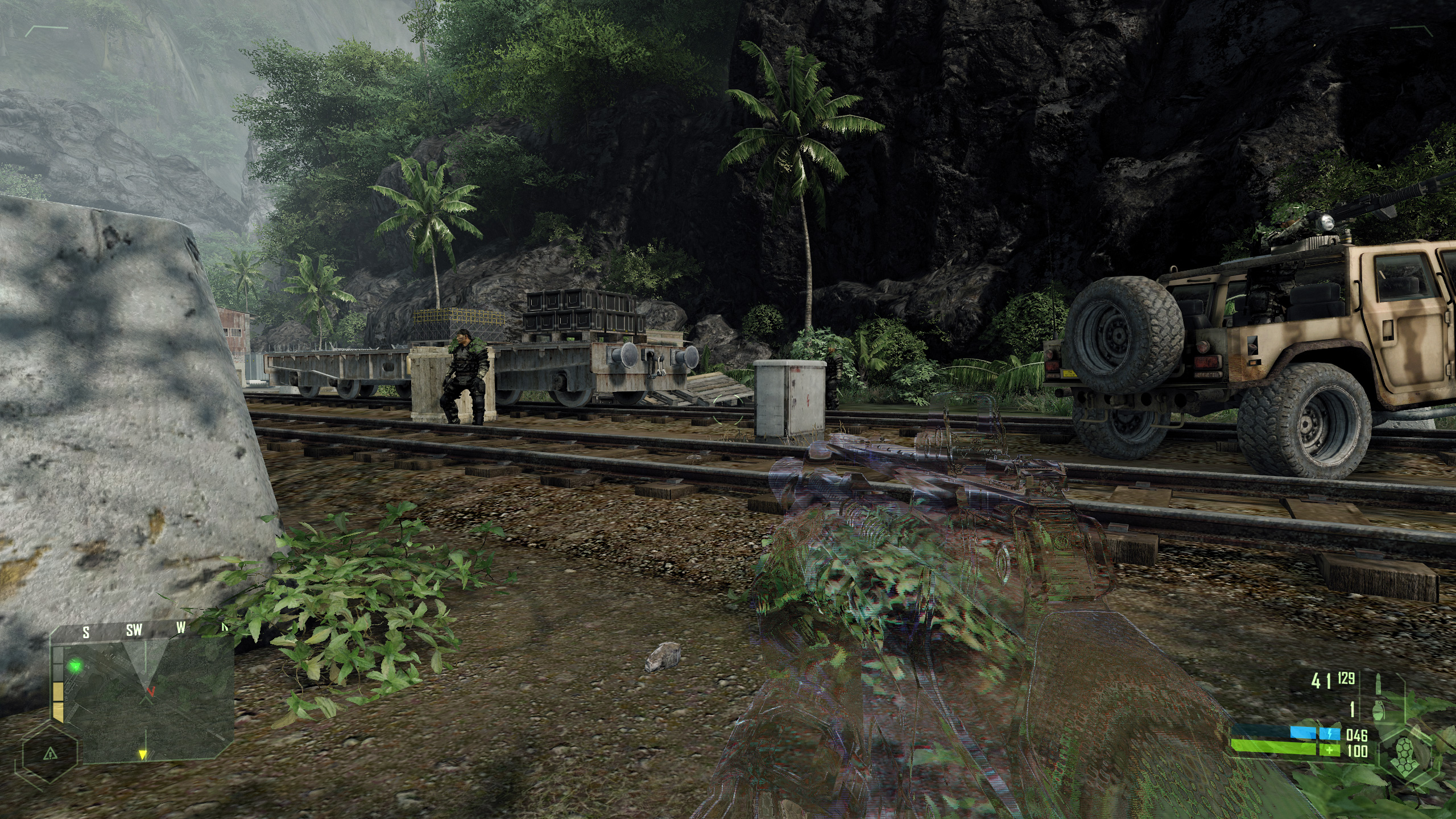Click the yellow triangle marker on minimap
The image size is (1456, 819).
[143, 755]
